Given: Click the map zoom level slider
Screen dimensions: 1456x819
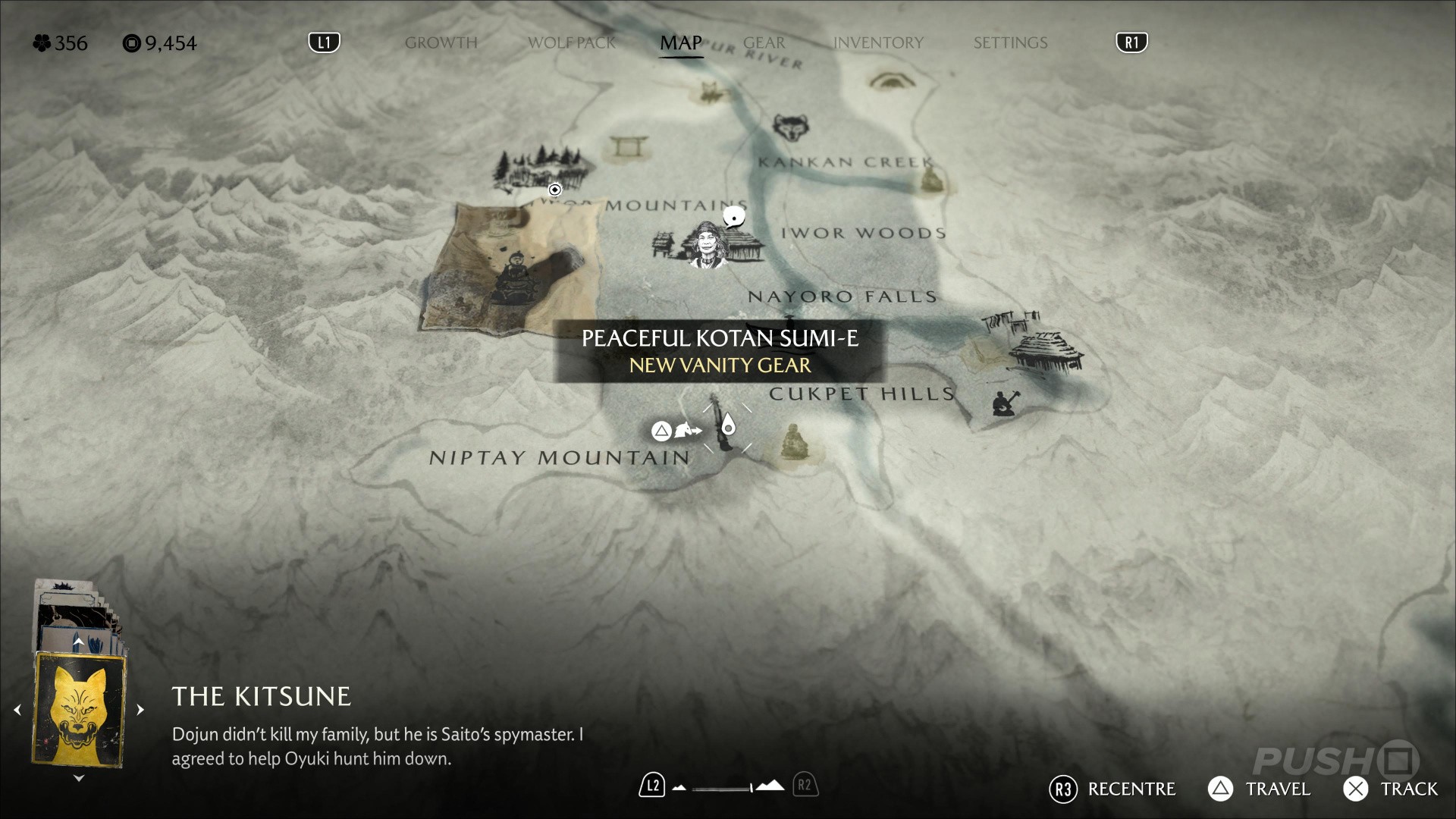Looking at the screenshot, I should (x=723, y=787).
